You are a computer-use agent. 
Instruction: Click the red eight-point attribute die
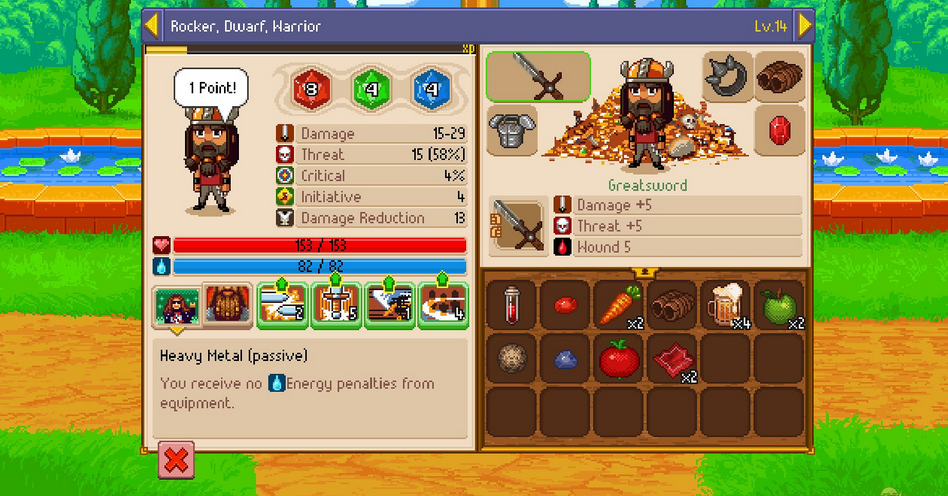311,90
